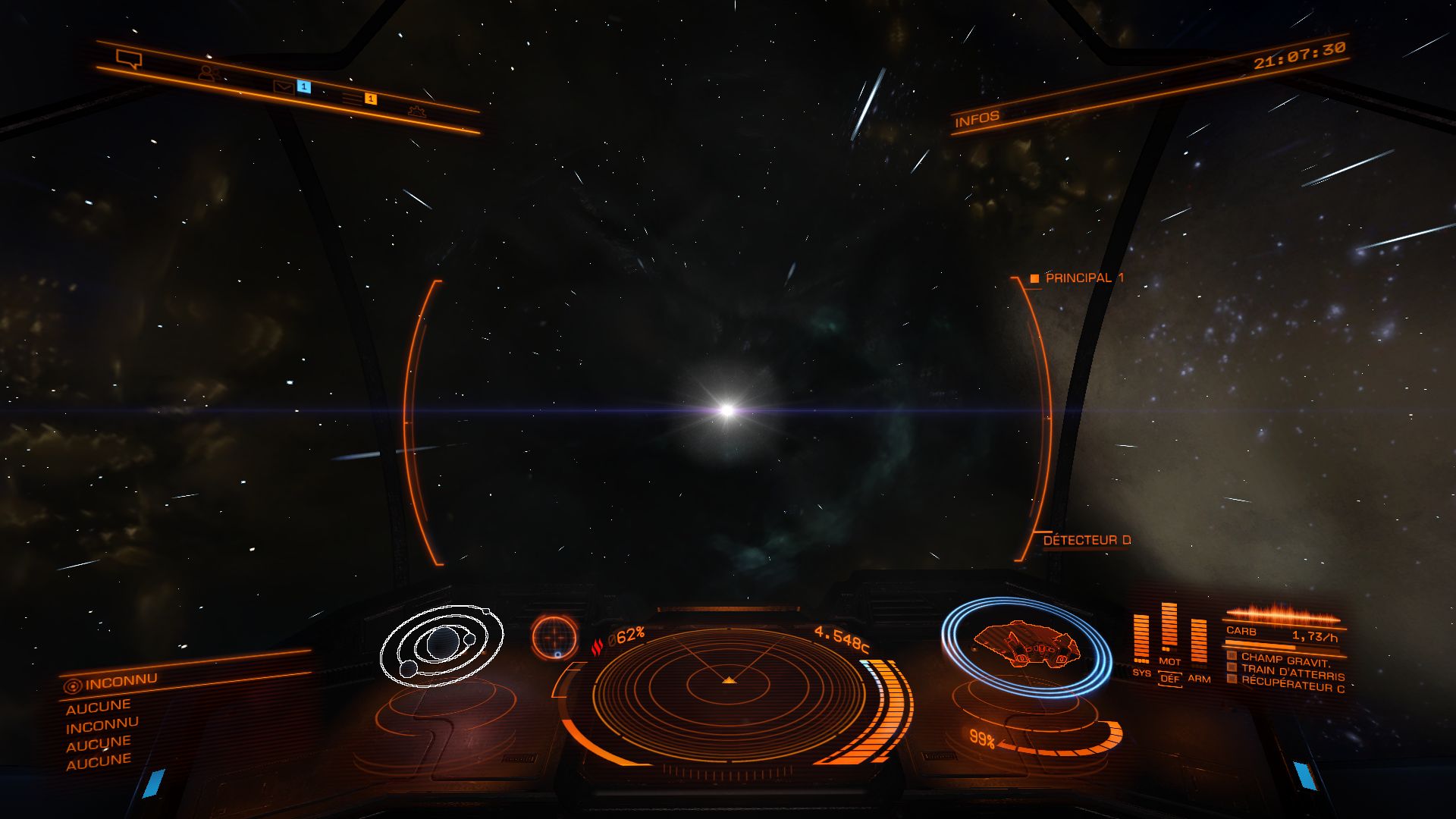Select the PRINCIPAL 1 fire group

(1084, 278)
